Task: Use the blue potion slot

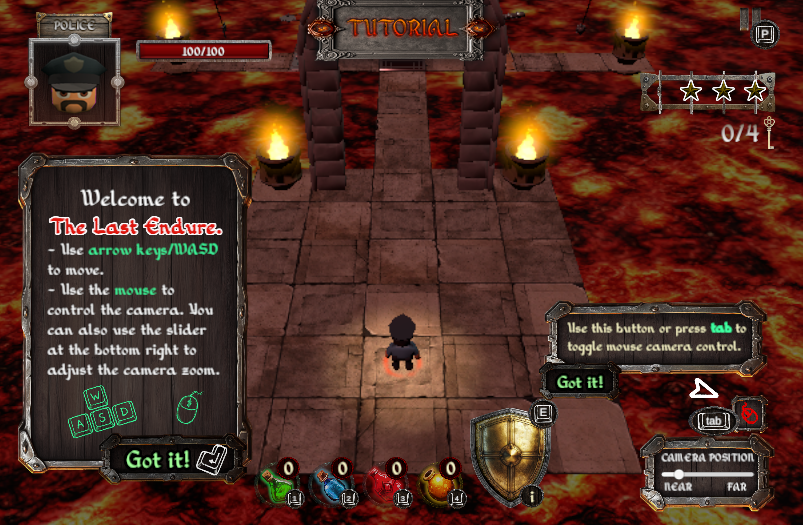Action: pyautogui.click(x=330, y=485)
